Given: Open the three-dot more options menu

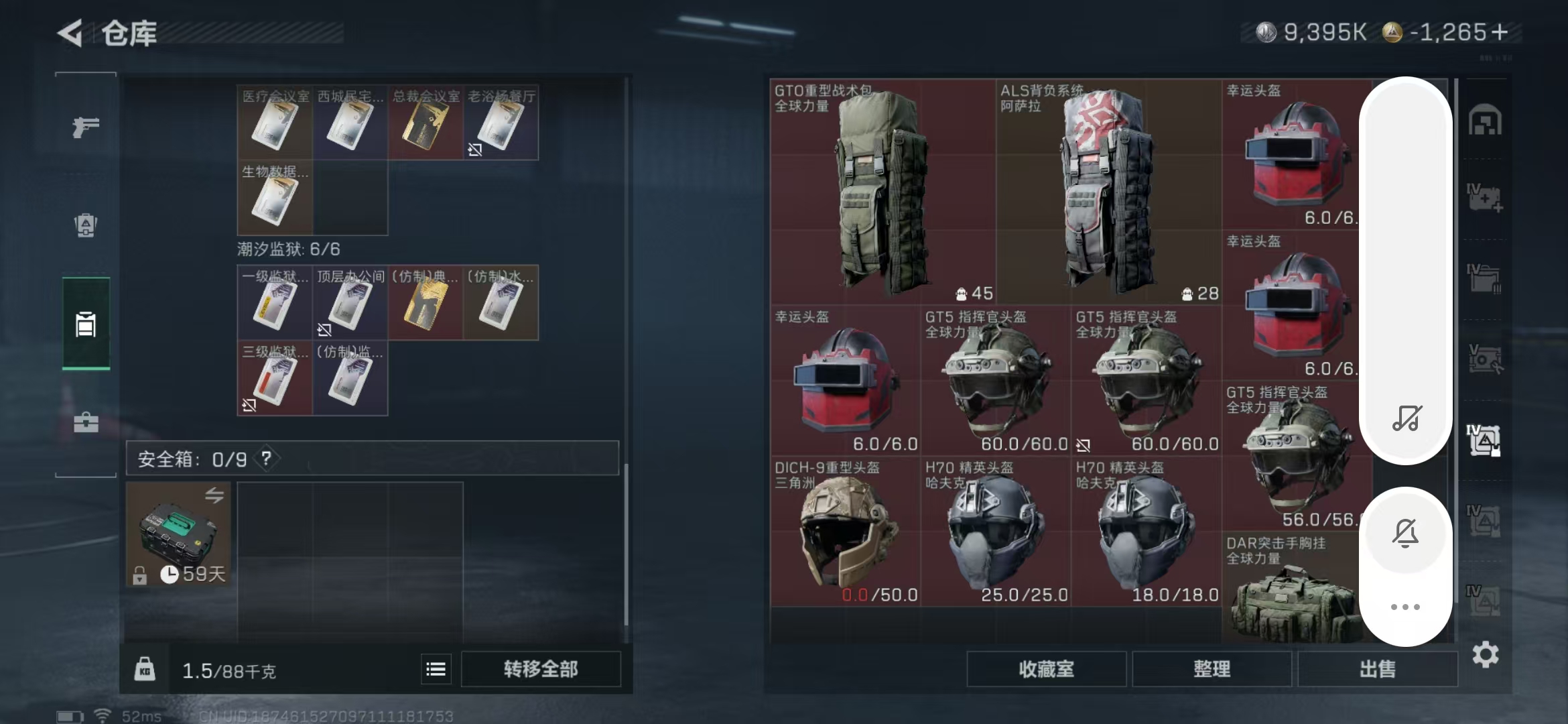Looking at the screenshot, I should pos(1405,607).
